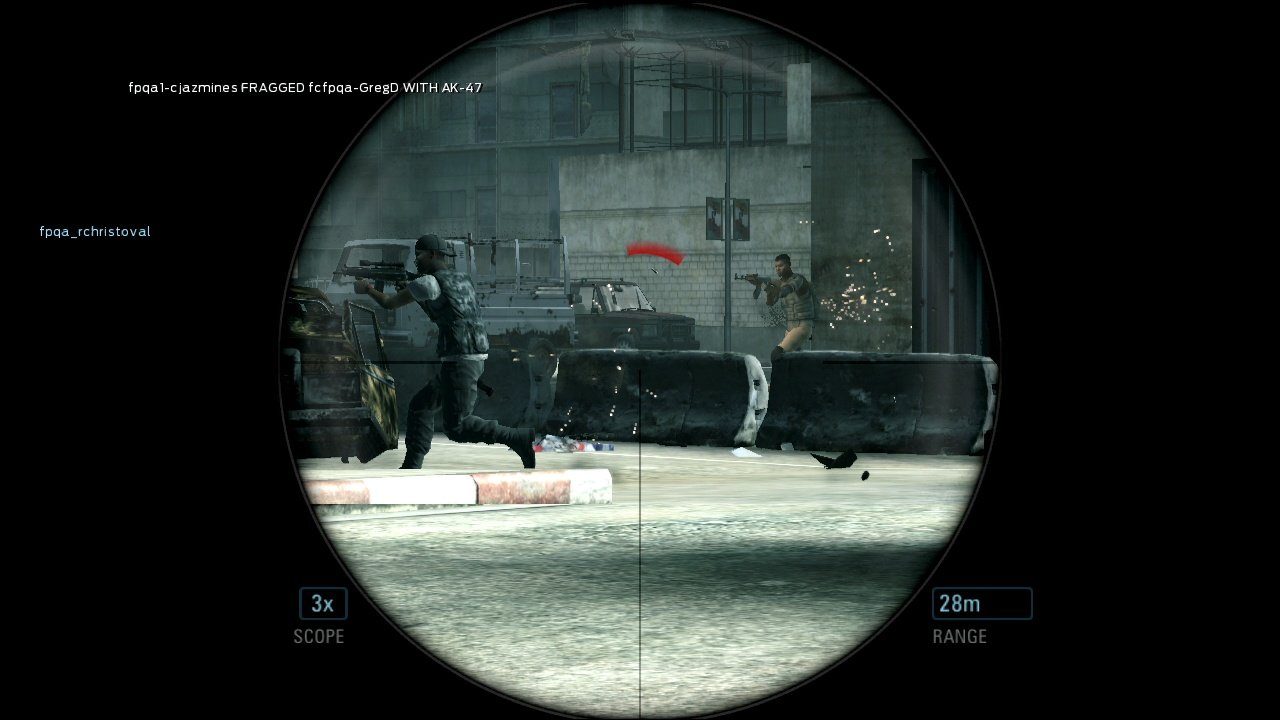
Task: Click the crosshair center of the scope
Action: [640, 363]
